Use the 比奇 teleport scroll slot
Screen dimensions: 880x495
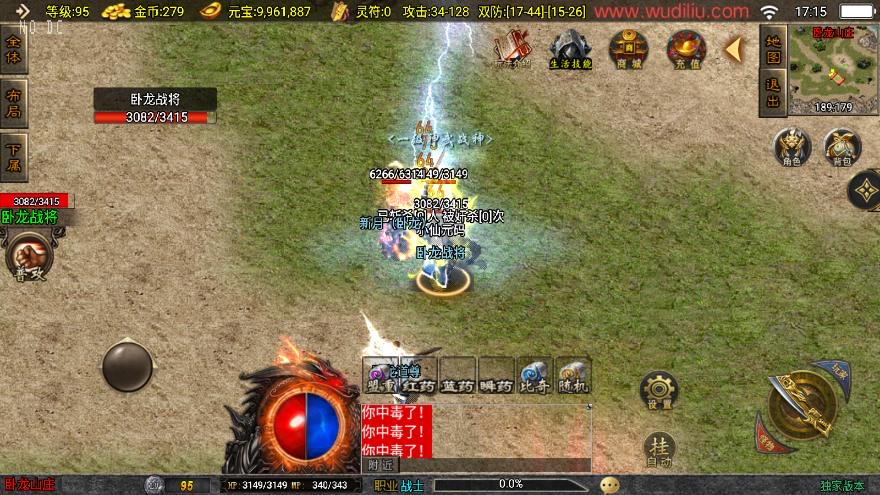coord(535,373)
